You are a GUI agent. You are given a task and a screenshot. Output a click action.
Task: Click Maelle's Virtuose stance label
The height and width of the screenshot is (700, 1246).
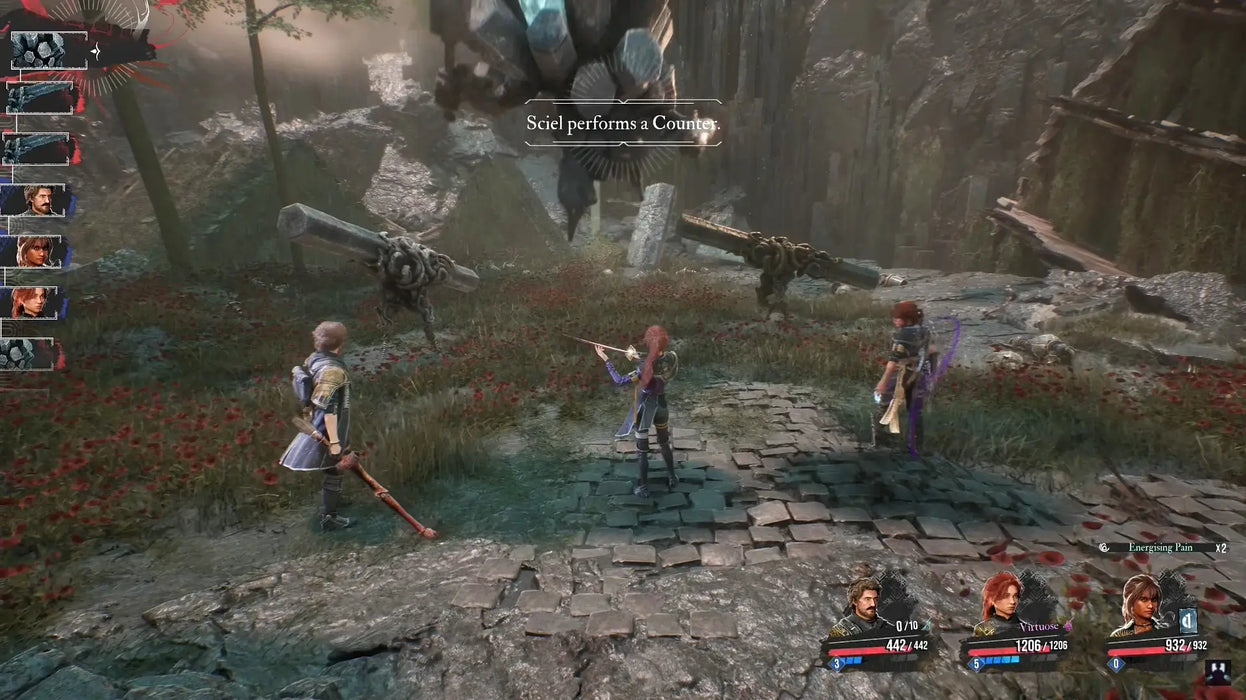1040,625
